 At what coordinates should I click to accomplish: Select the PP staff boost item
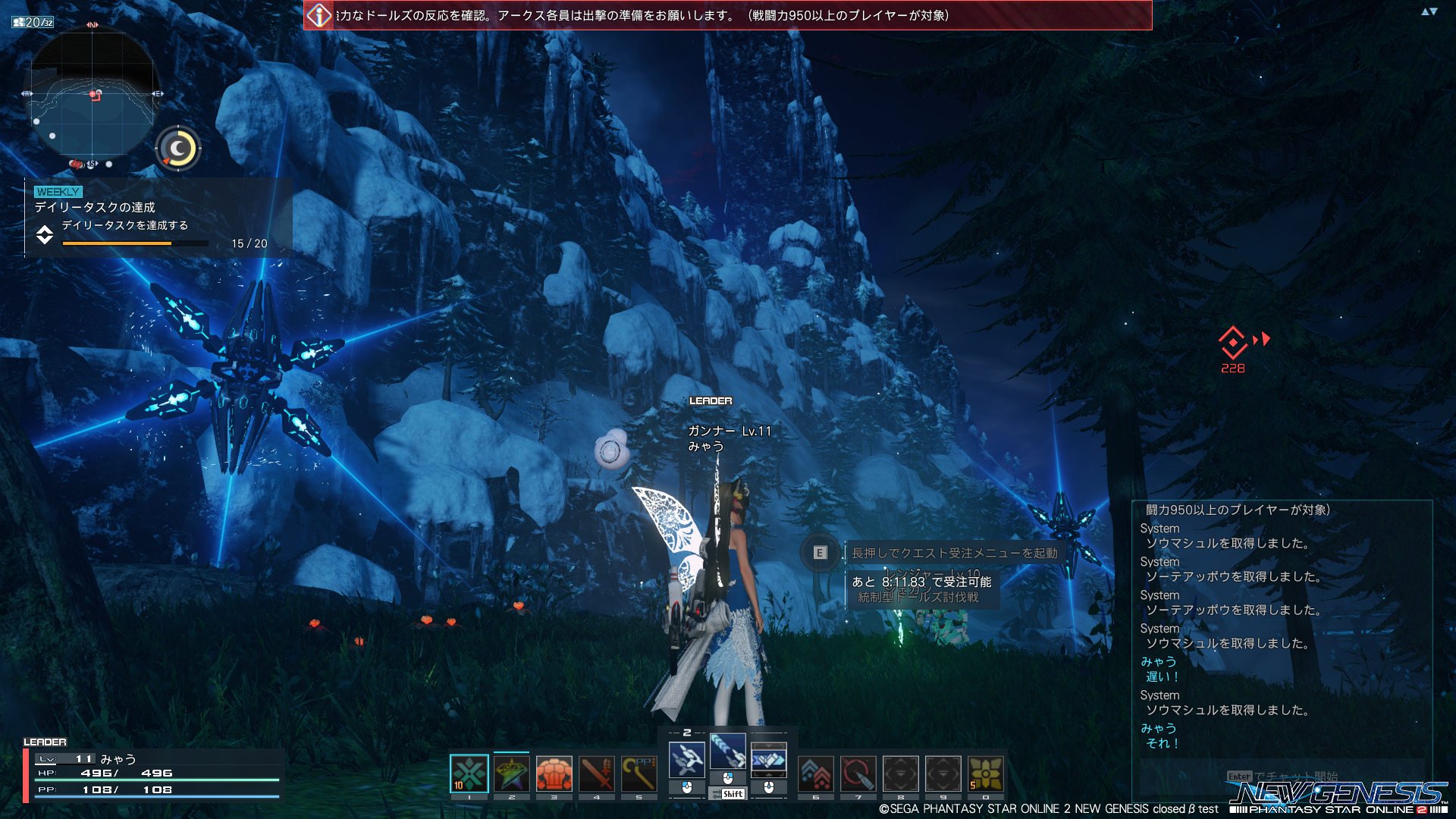[639, 774]
